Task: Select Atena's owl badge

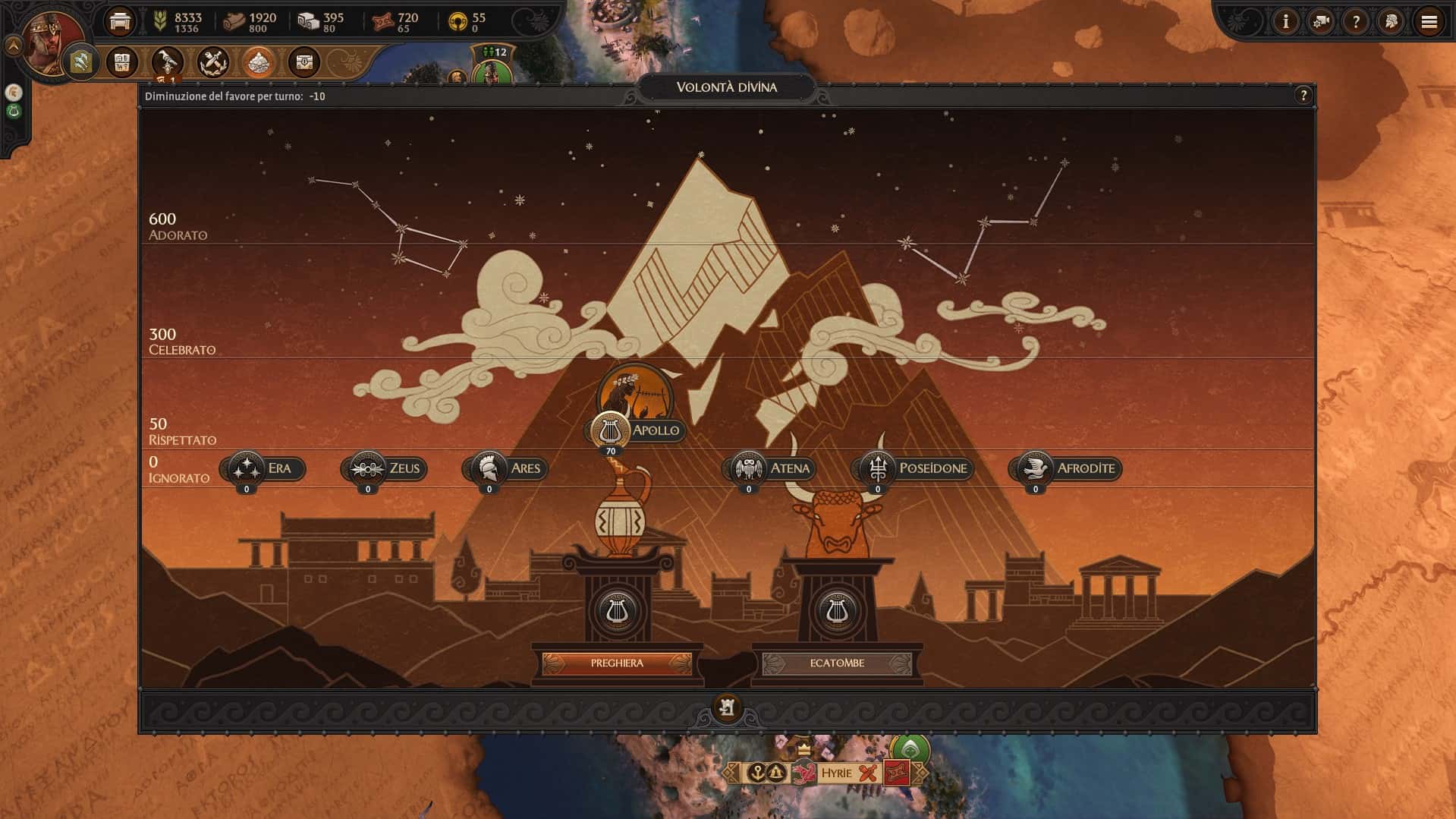Action: pos(749,468)
